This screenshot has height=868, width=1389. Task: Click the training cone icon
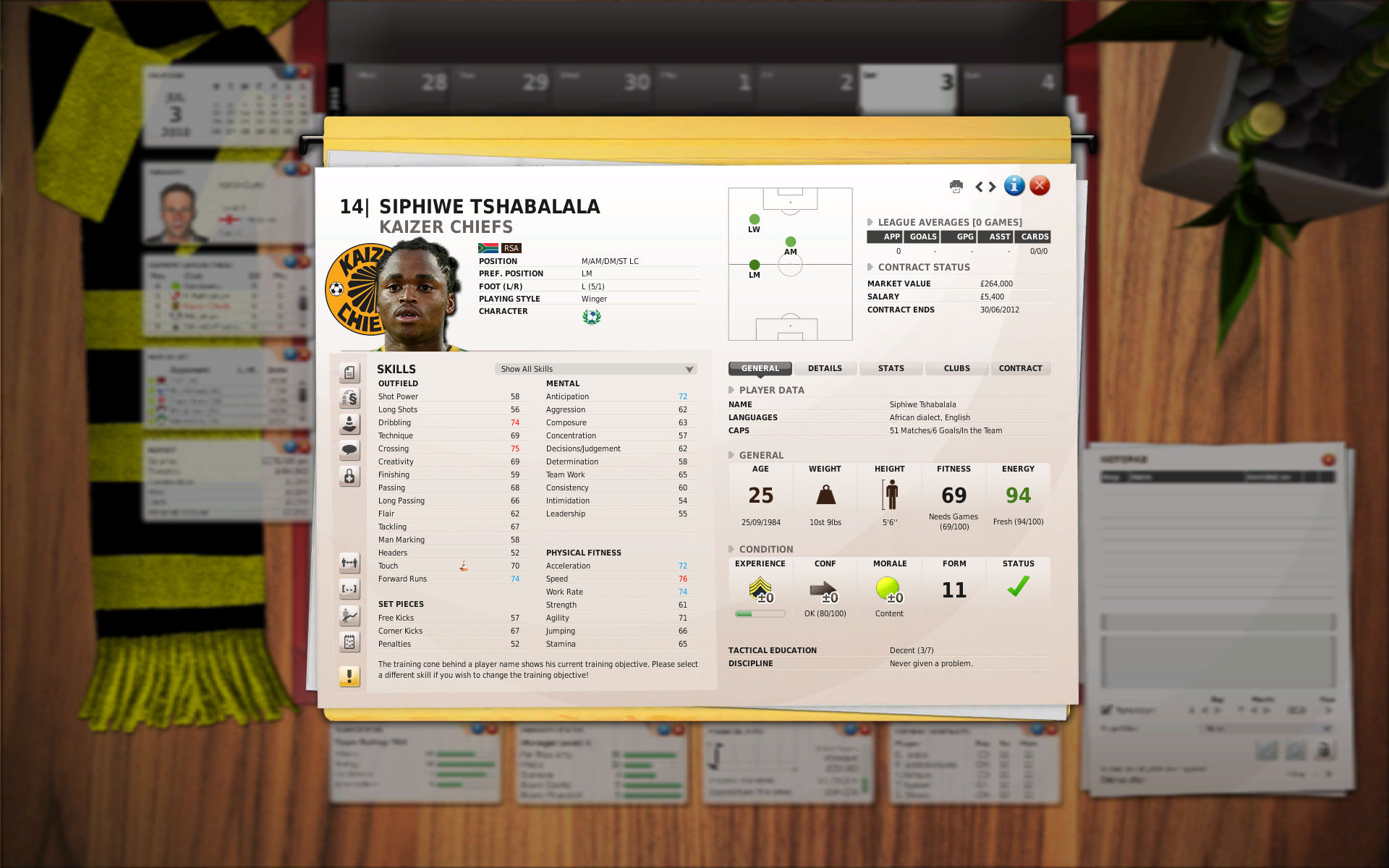pyautogui.click(x=349, y=423)
